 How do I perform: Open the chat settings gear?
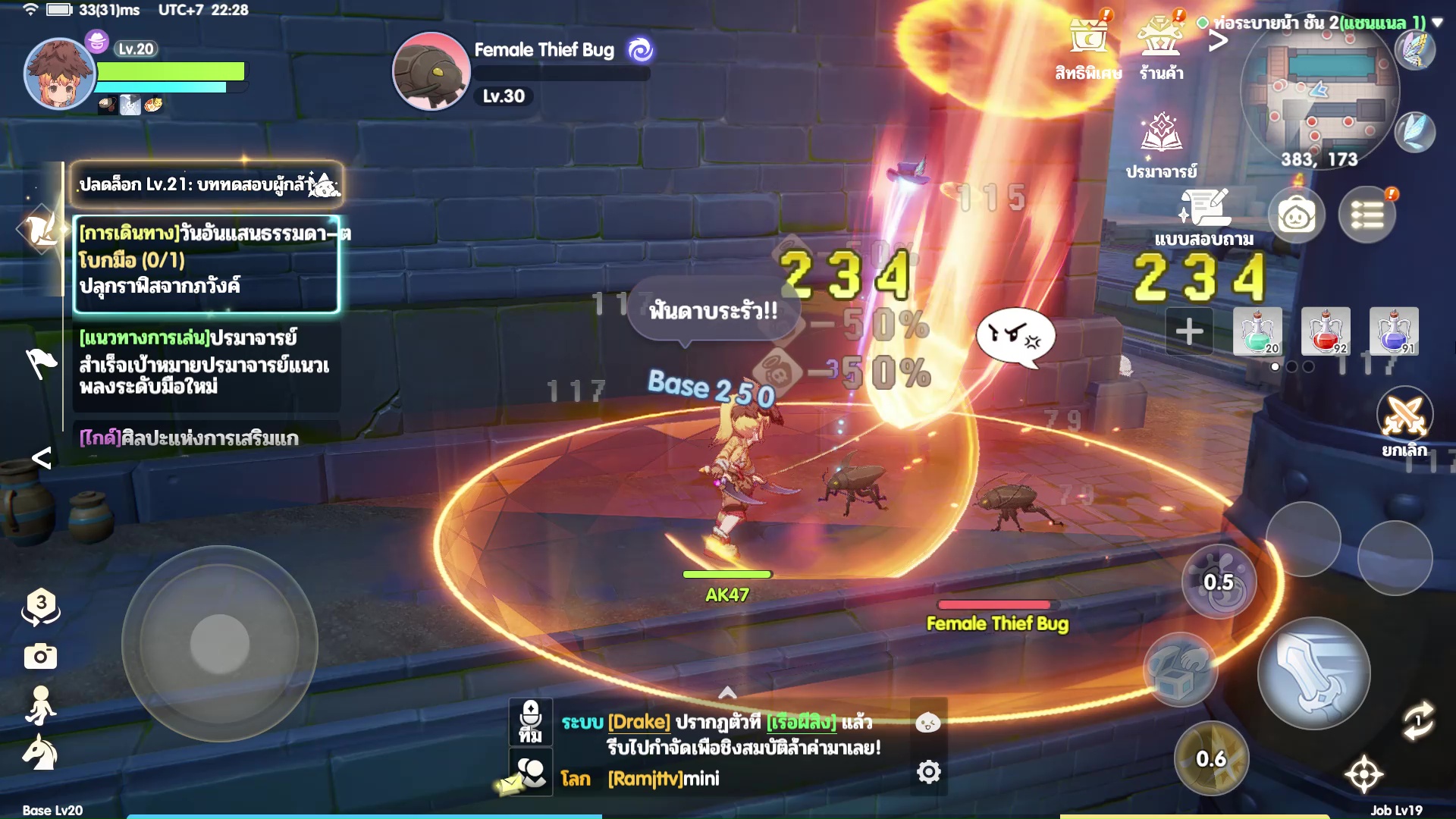pos(928,772)
